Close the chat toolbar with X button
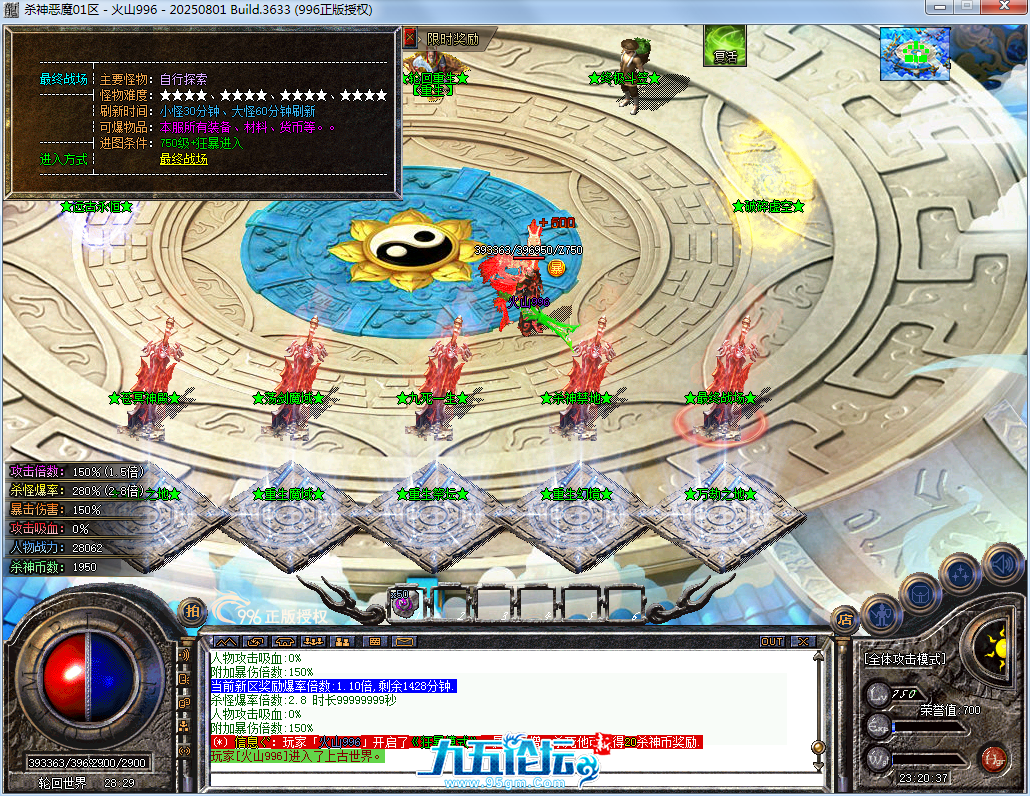 [x=799, y=641]
